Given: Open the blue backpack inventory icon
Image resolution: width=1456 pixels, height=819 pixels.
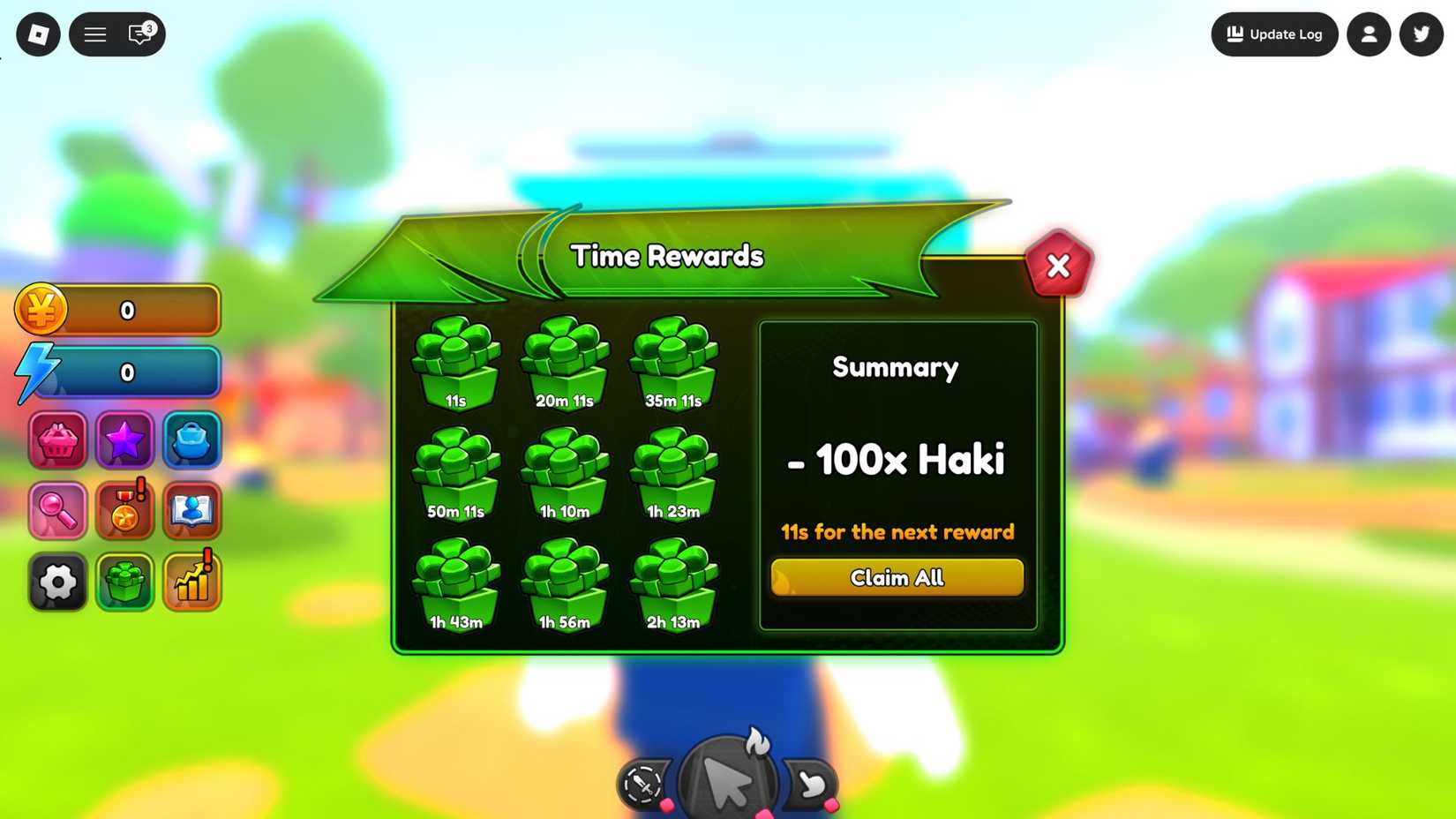Looking at the screenshot, I should point(191,440).
